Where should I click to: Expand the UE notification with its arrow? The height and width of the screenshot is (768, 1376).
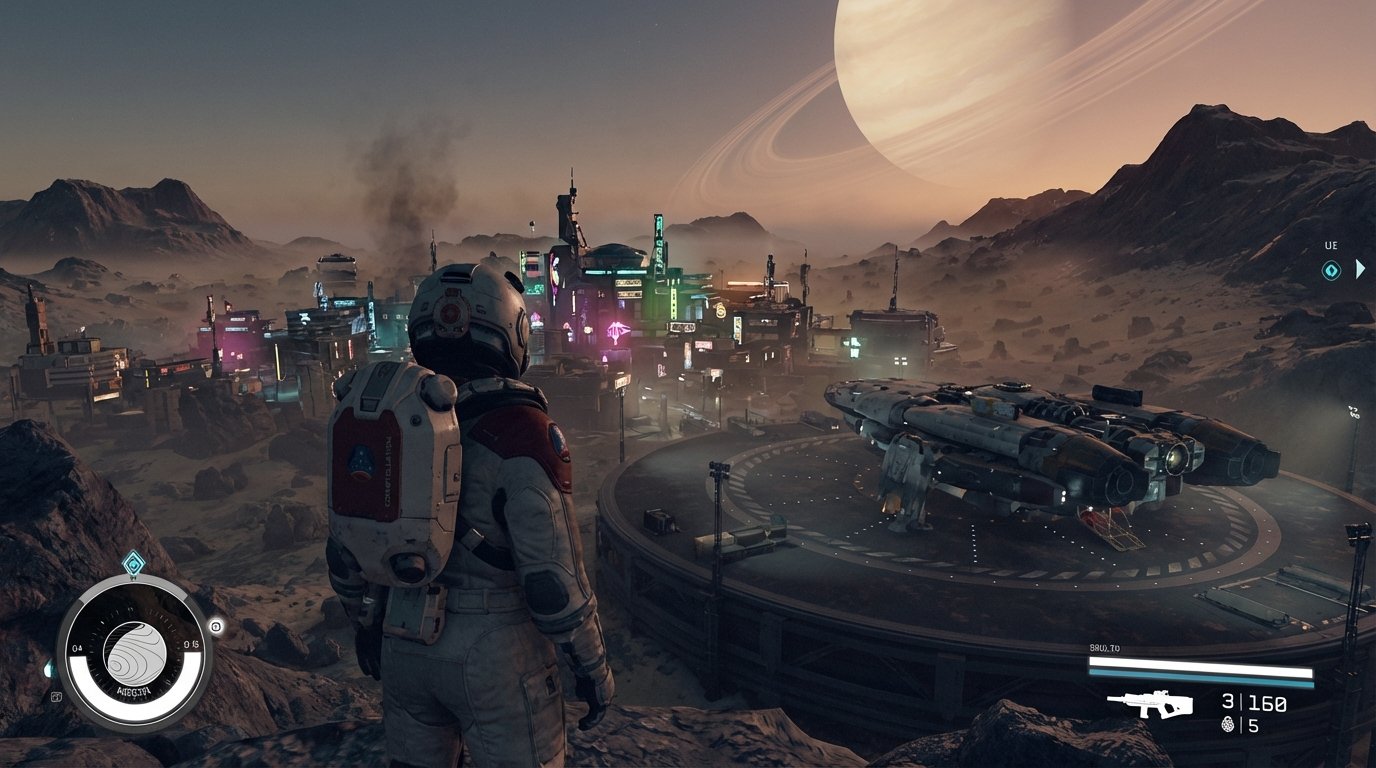coord(1360,268)
